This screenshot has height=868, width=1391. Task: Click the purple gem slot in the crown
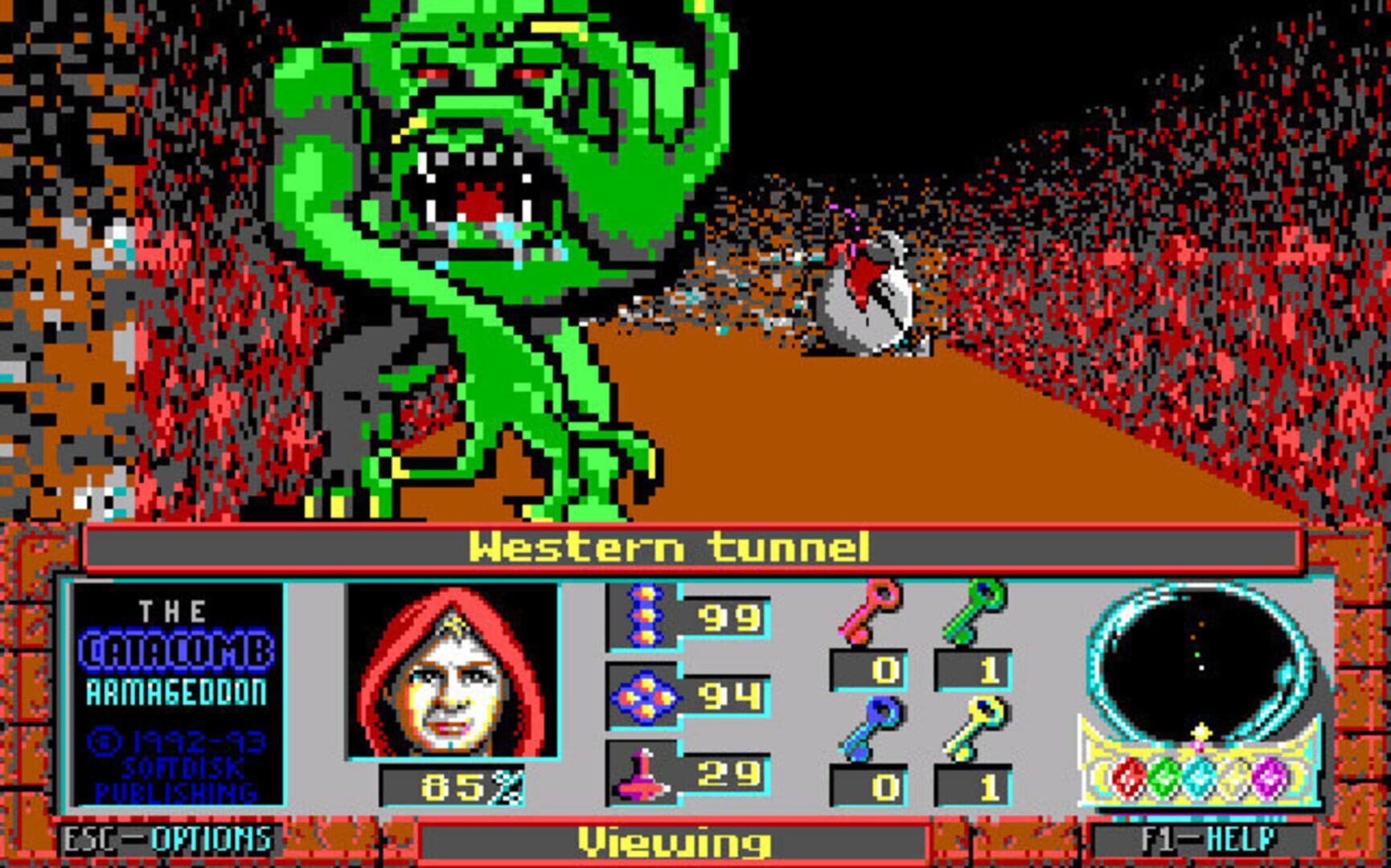(x=1268, y=777)
